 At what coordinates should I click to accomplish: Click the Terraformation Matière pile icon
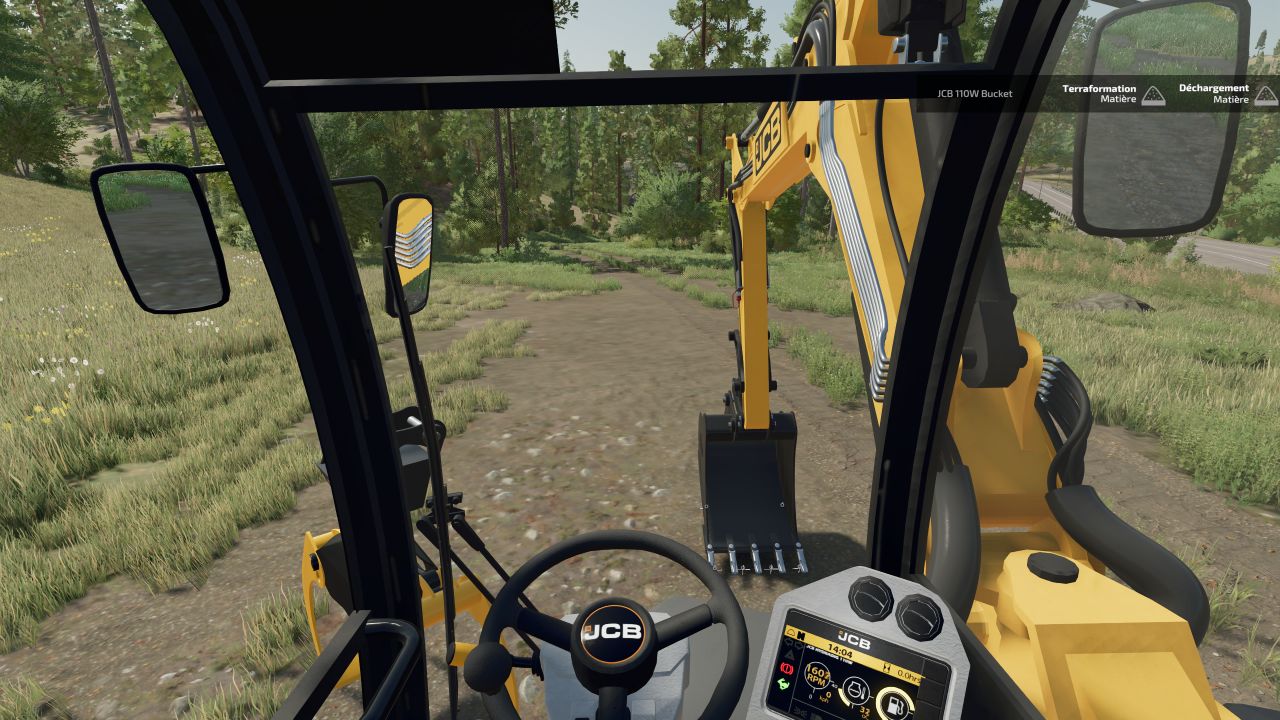[1152, 95]
